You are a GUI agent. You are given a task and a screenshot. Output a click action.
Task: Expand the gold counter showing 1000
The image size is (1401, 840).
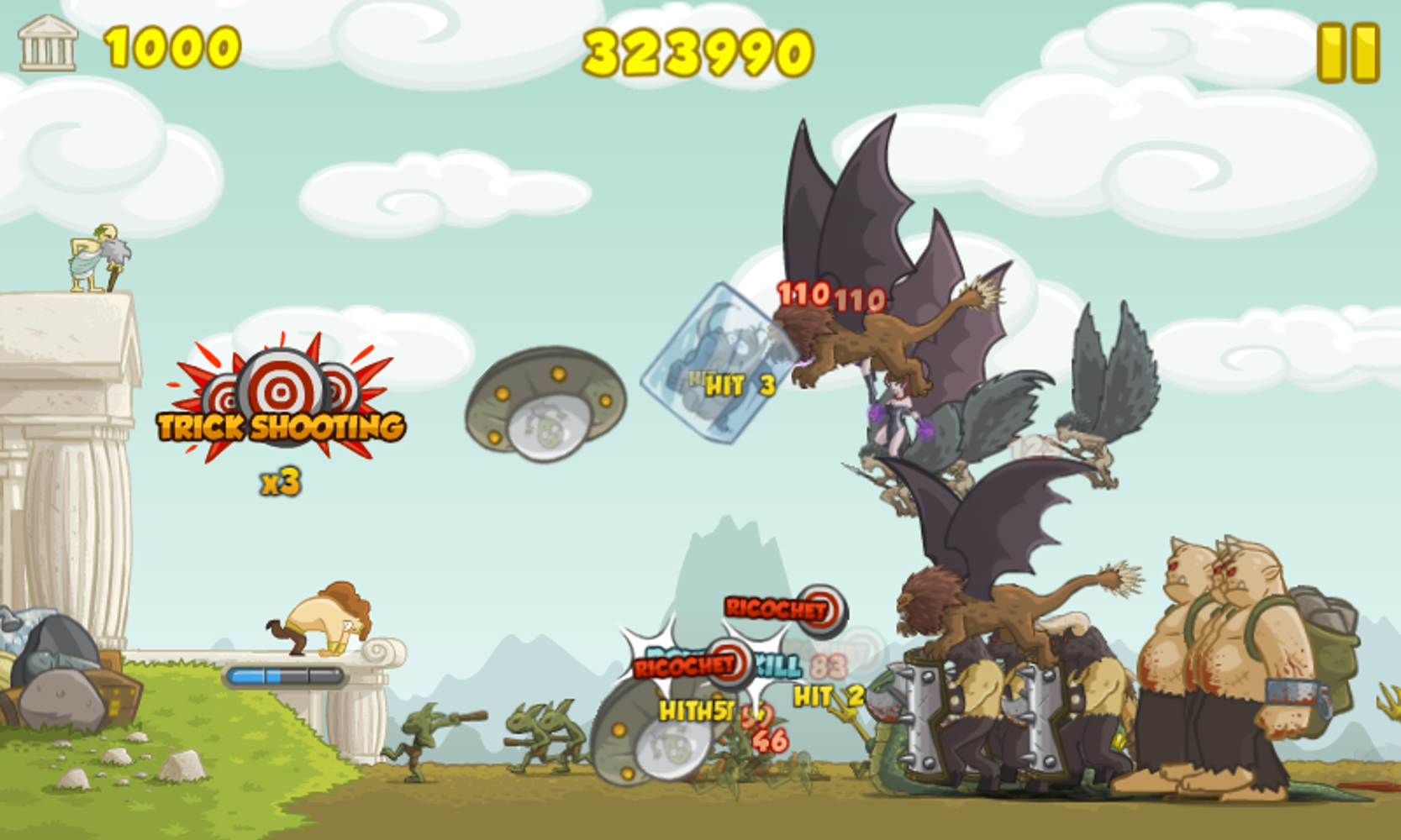click(171, 48)
